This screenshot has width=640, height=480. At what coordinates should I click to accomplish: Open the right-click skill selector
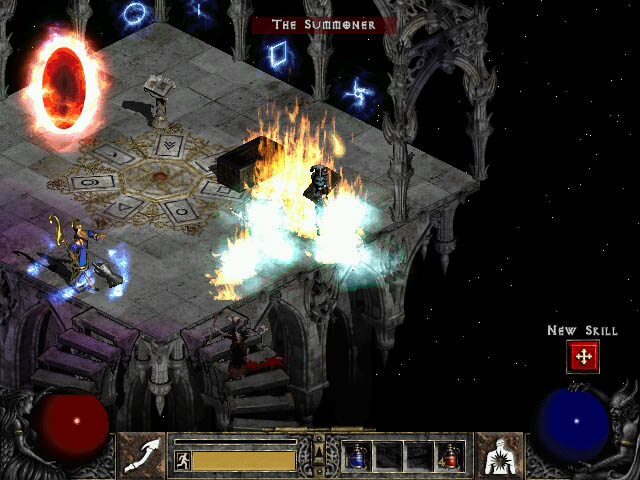pos(497,454)
